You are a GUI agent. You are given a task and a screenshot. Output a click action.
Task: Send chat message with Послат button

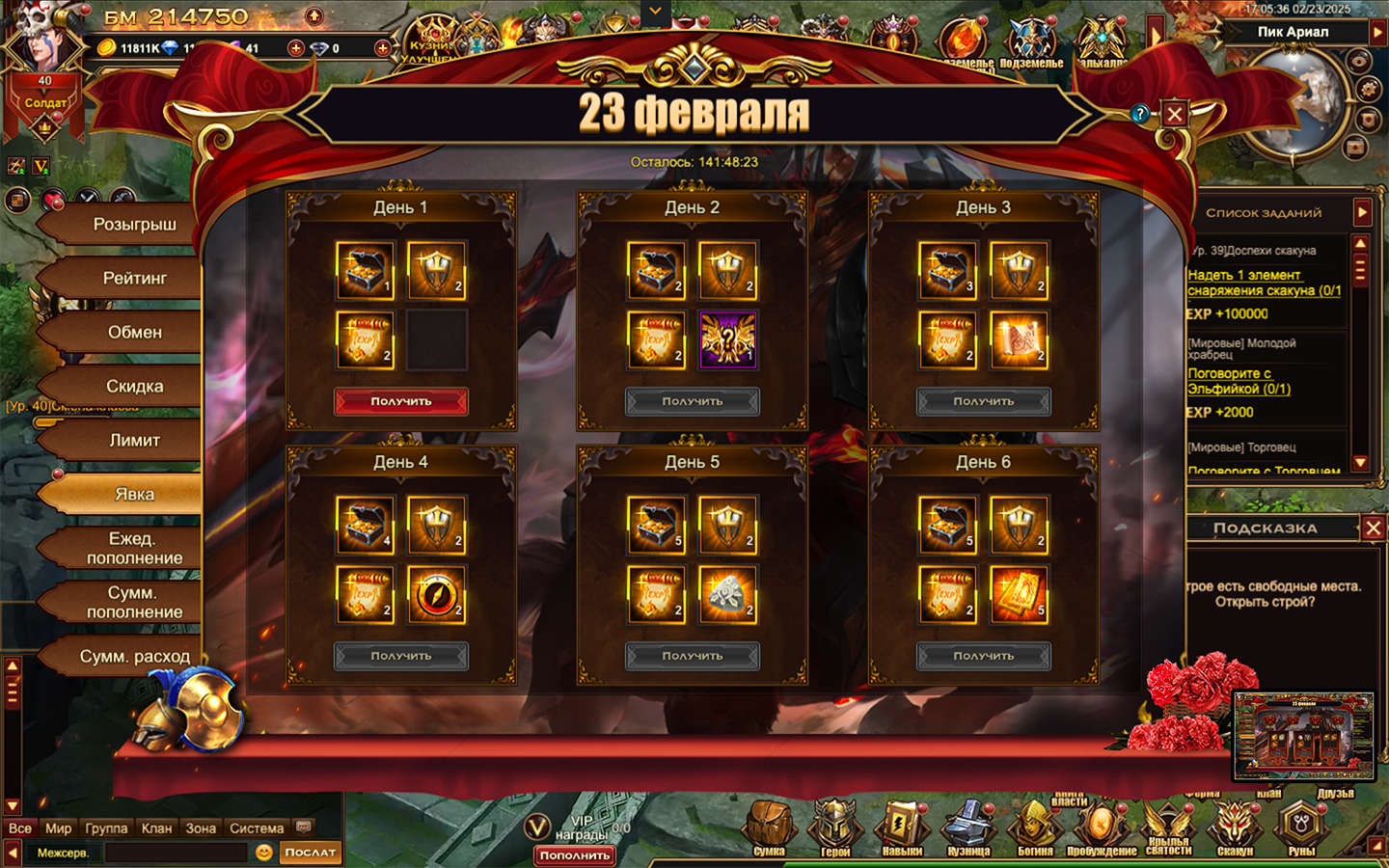click(311, 853)
